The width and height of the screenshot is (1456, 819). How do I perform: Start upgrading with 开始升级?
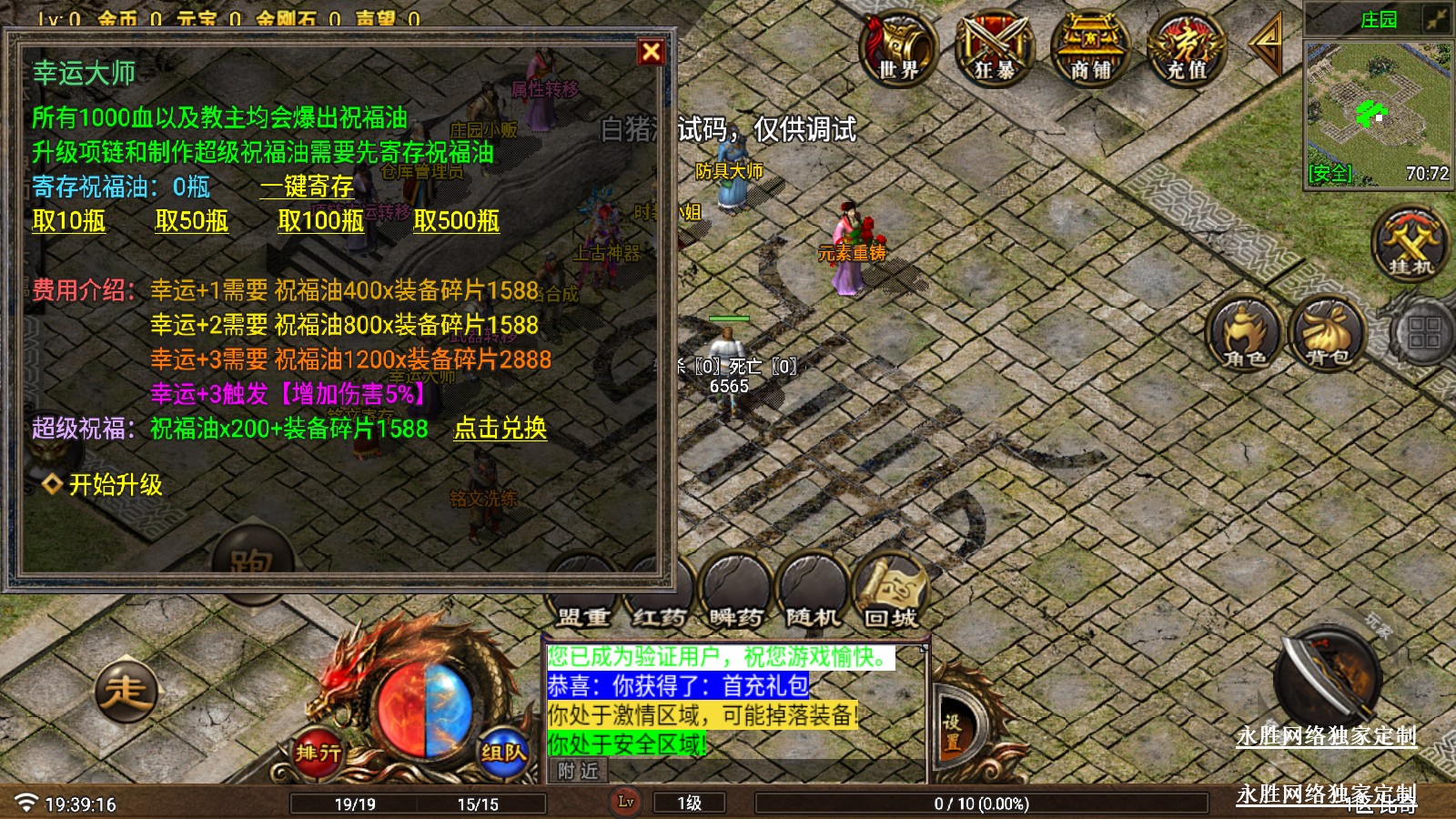[116, 484]
